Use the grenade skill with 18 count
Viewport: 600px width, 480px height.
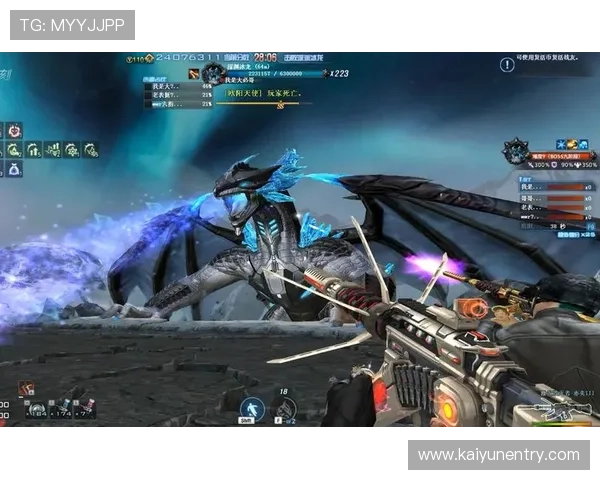[284, 408]
